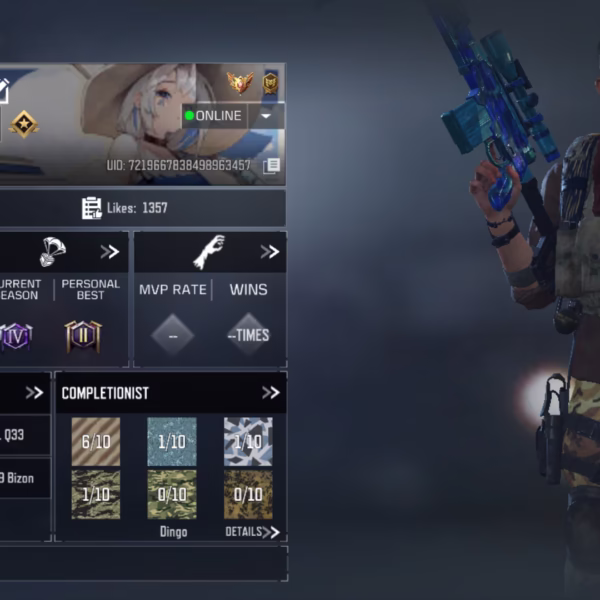Expand the battle royale parachute panel
The image size is (600, 600).
(x=109, y=252)
